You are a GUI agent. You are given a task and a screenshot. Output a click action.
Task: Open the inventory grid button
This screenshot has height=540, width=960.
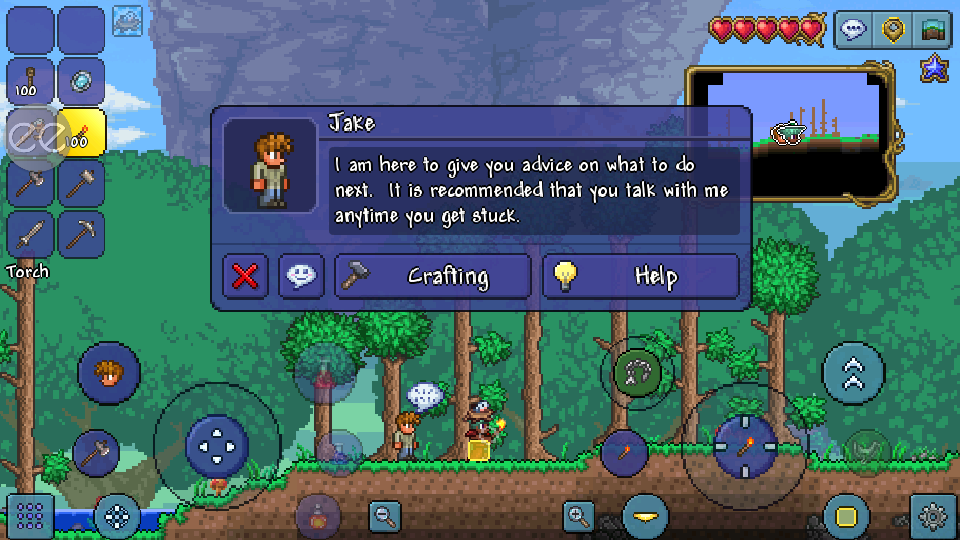[30, 516]
